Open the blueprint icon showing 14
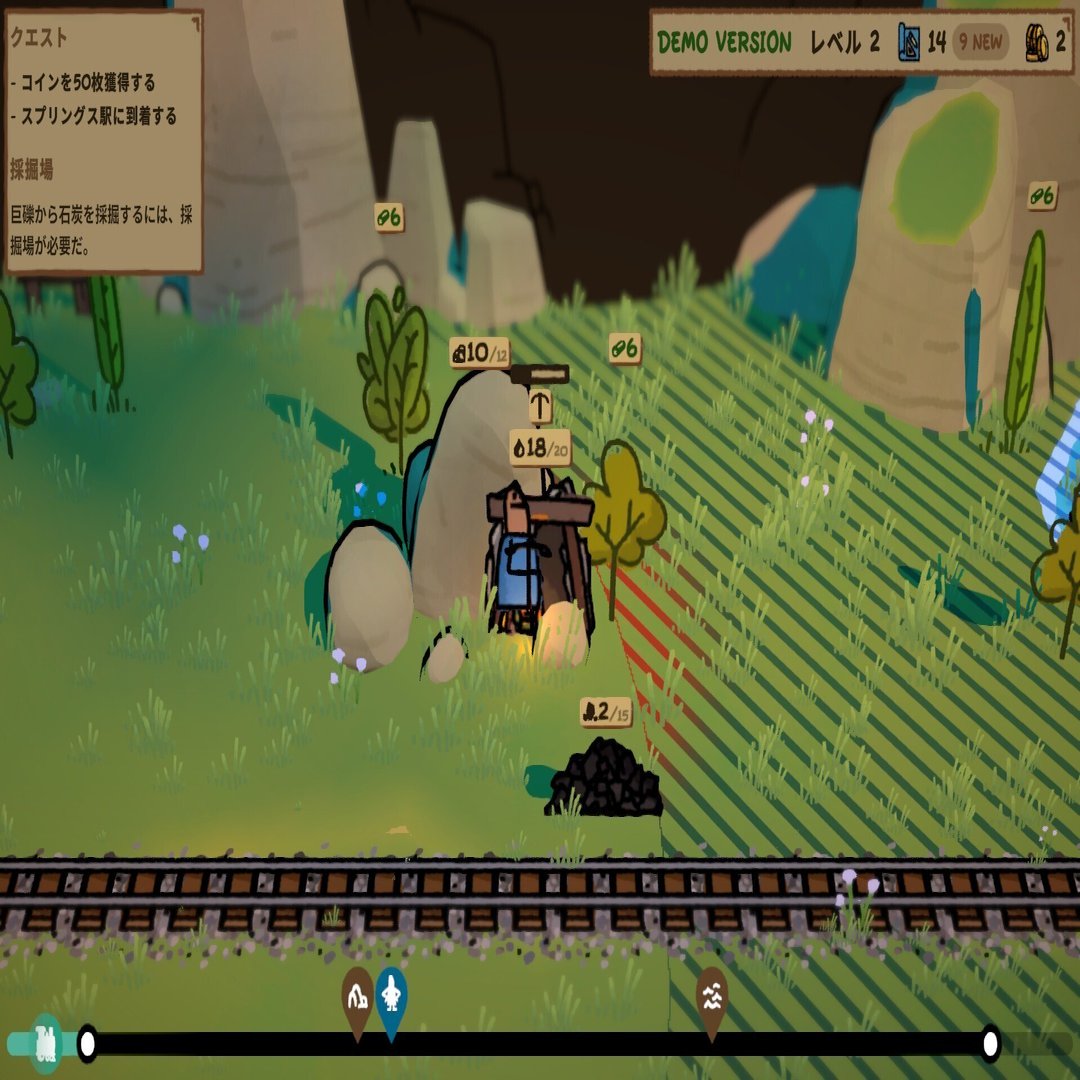Screen dimensions: 1080x1080 909,43
